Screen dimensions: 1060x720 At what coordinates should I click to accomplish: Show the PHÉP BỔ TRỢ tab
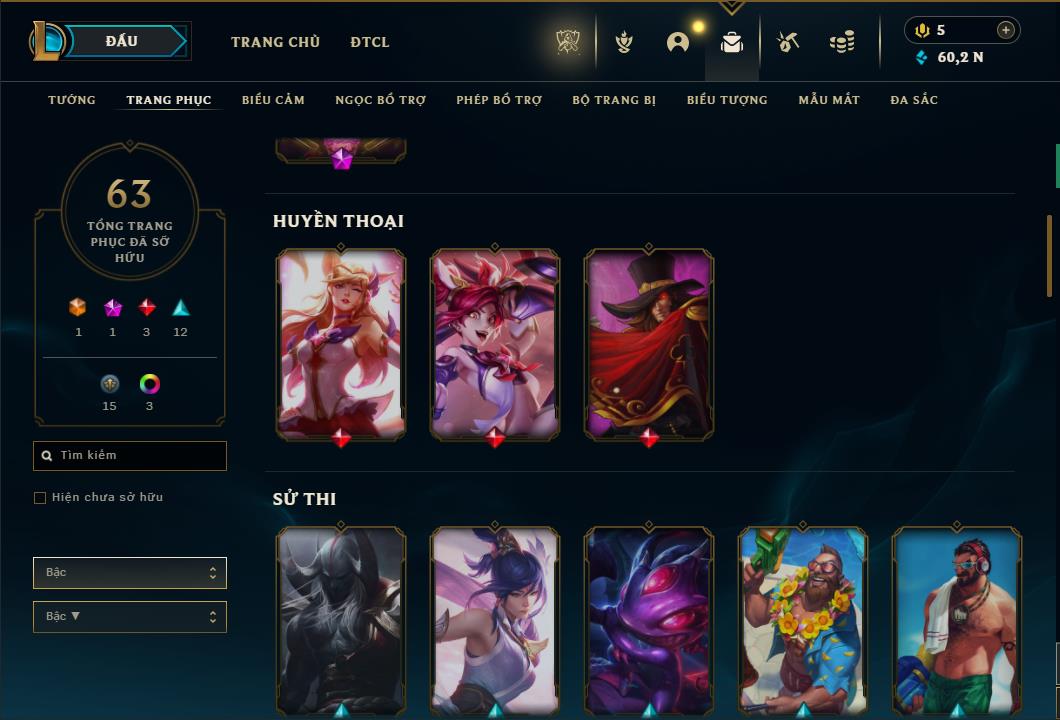[x=499, y=100]
